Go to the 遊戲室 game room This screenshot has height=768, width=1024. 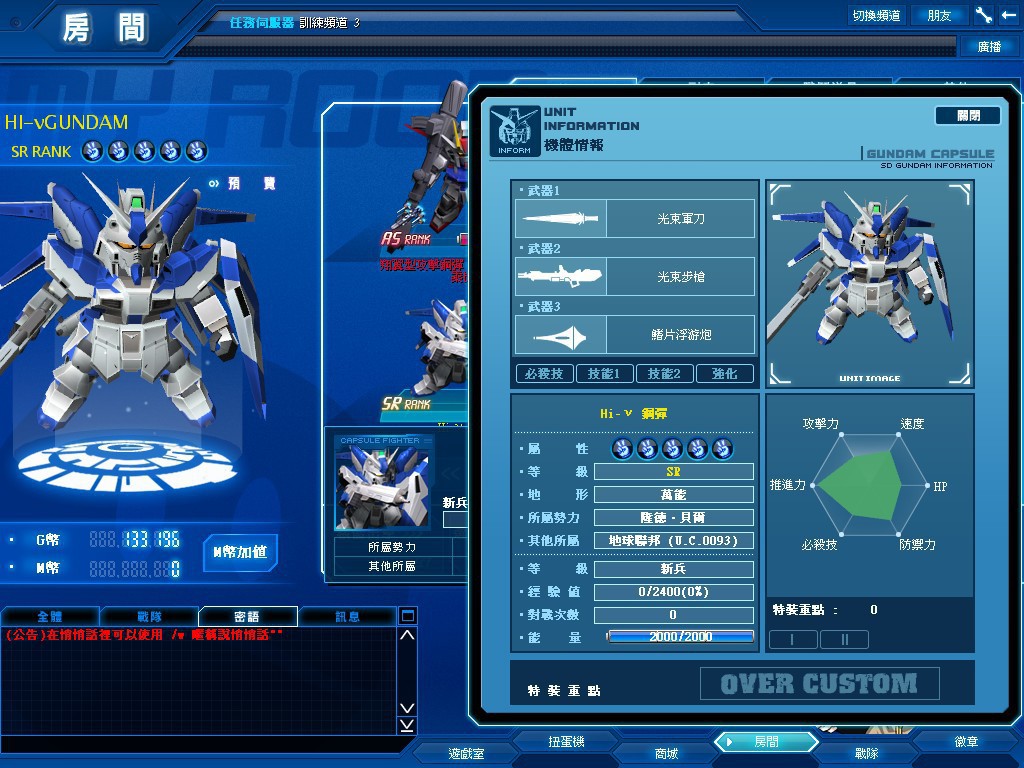point(466,753)
